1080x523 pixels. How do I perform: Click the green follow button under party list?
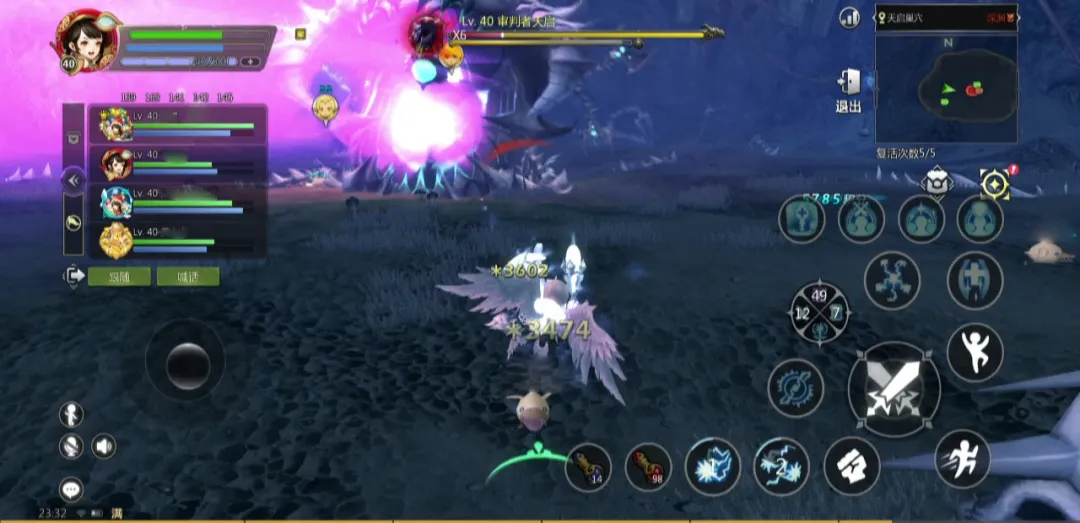pos(119,277)
